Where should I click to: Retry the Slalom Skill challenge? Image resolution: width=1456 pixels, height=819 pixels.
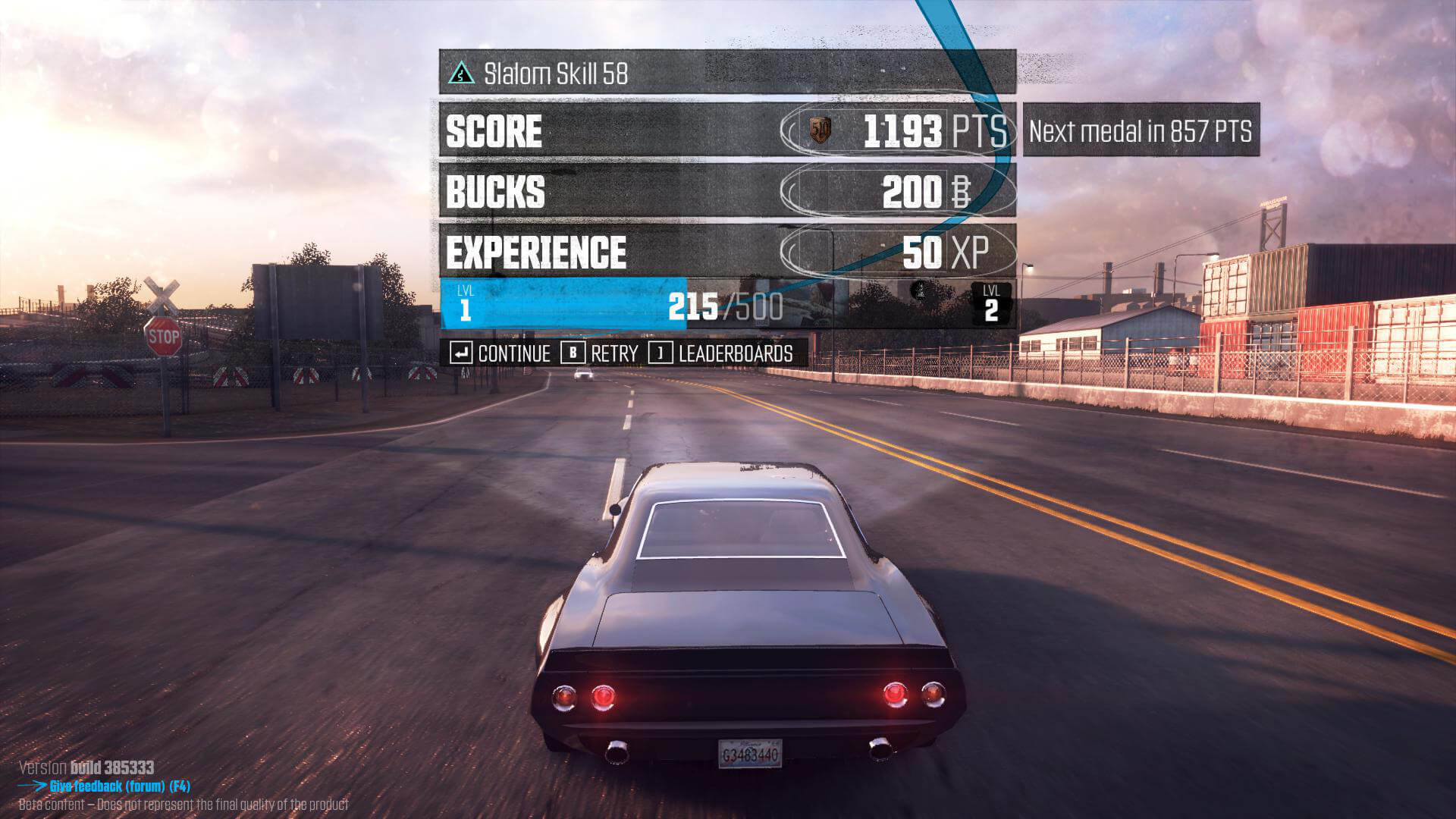pos(600,353)
